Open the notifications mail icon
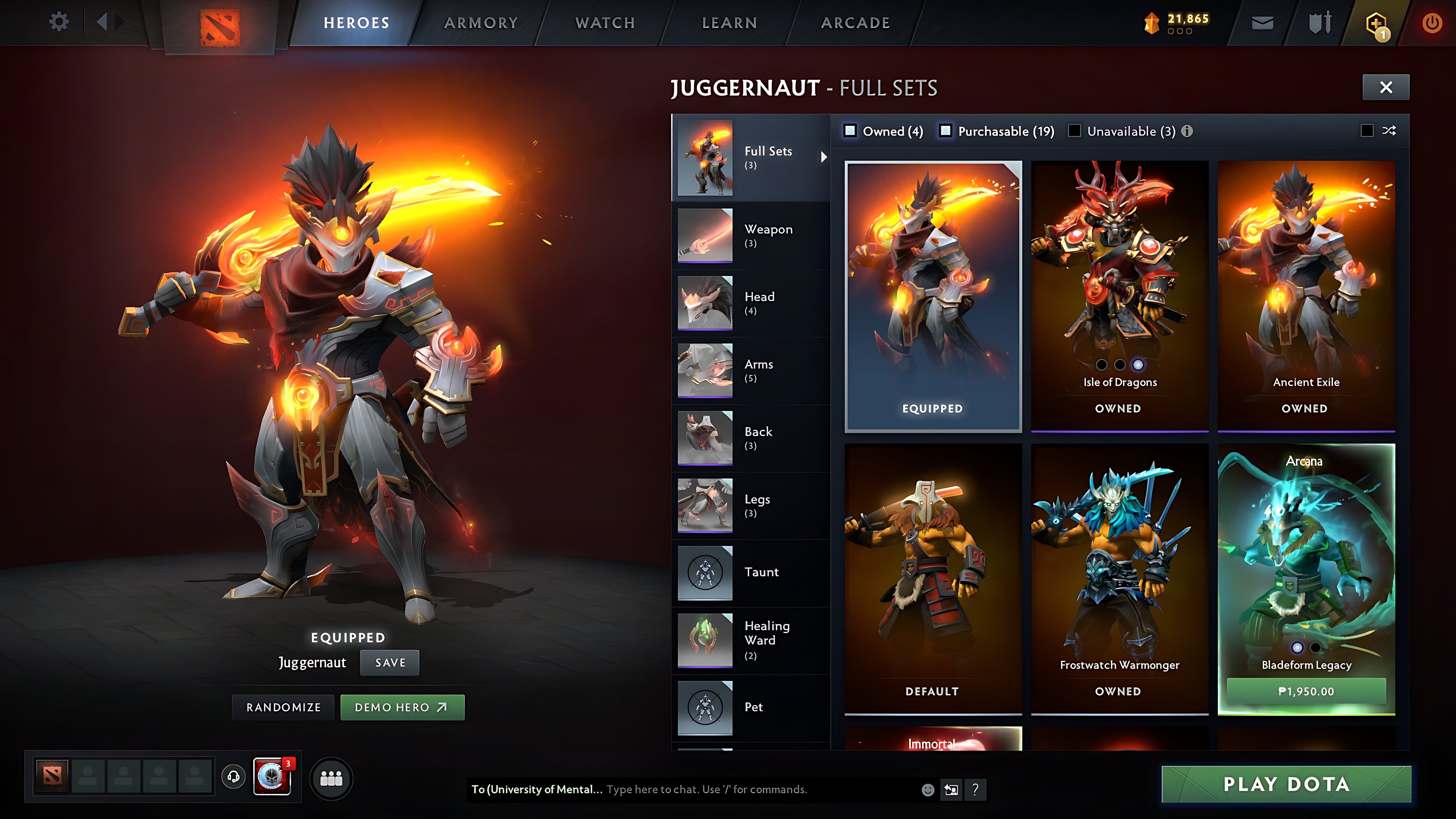Viewport: 1456px width, 819px height. tap(1262, 22)
